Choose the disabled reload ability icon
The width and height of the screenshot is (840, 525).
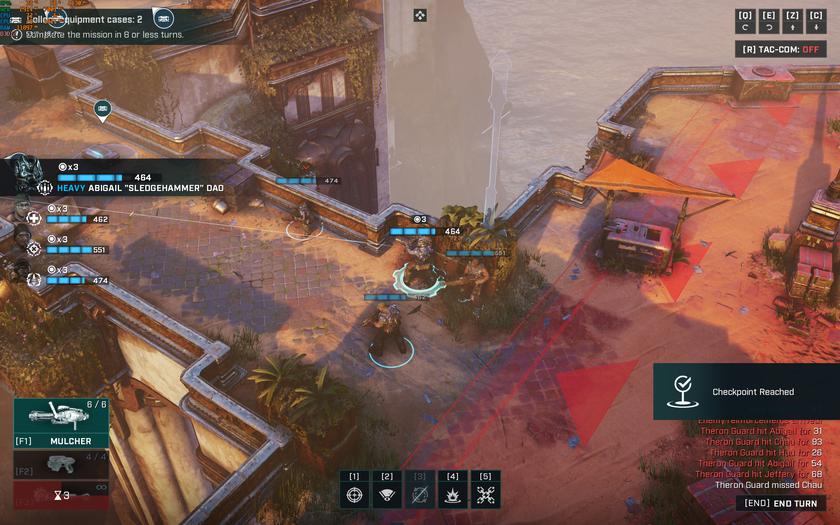click(420, 495)
